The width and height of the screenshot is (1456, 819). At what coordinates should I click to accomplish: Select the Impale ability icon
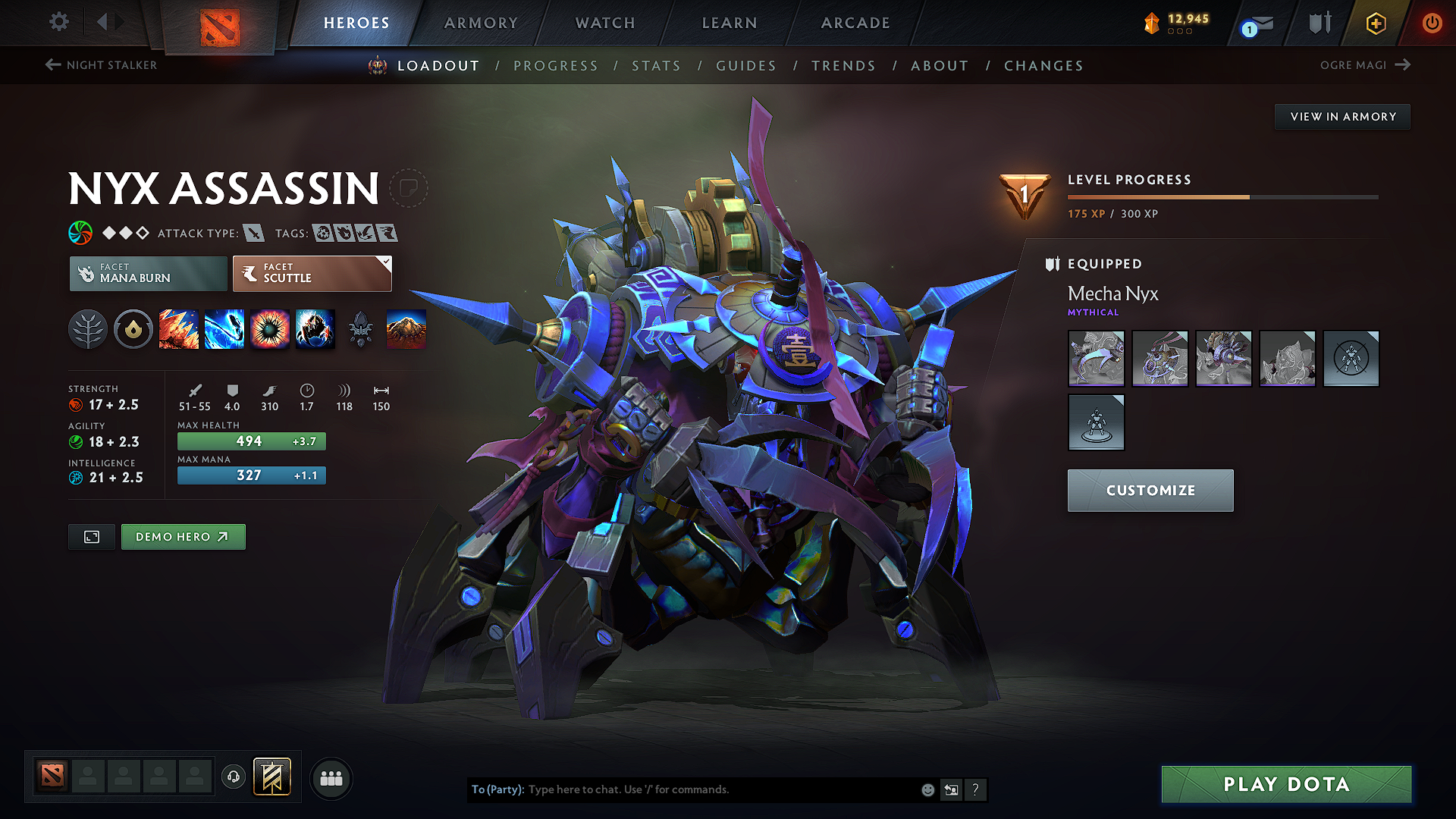click(x=179, y=329)
